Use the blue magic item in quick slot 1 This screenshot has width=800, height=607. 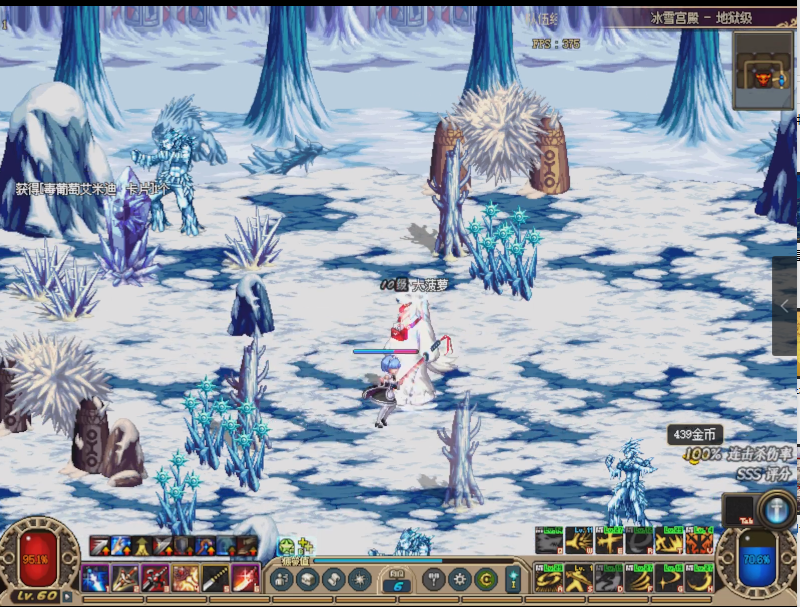(x=96, y=577)
